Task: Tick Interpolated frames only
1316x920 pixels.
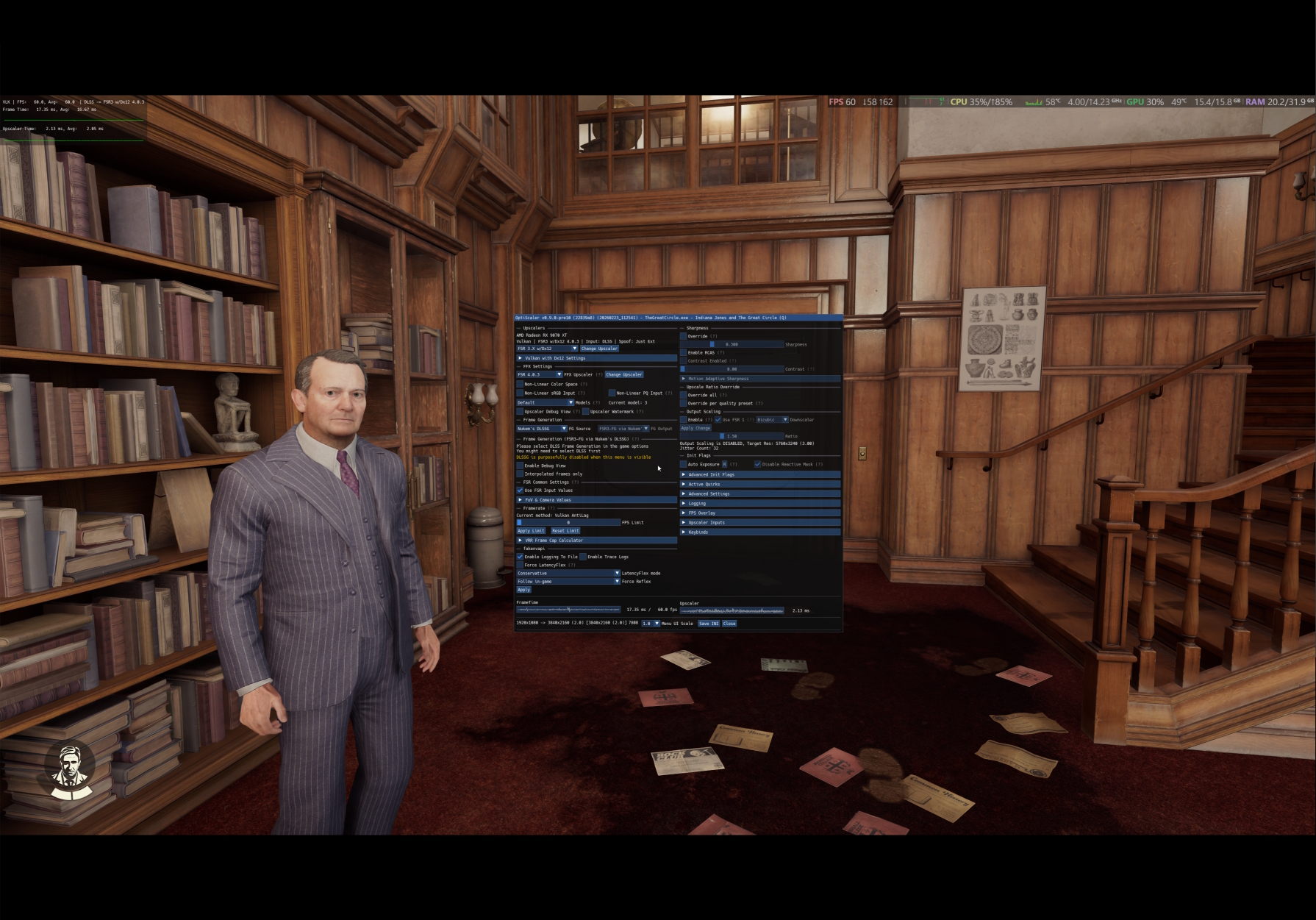Action: click(x=521, y=474)
